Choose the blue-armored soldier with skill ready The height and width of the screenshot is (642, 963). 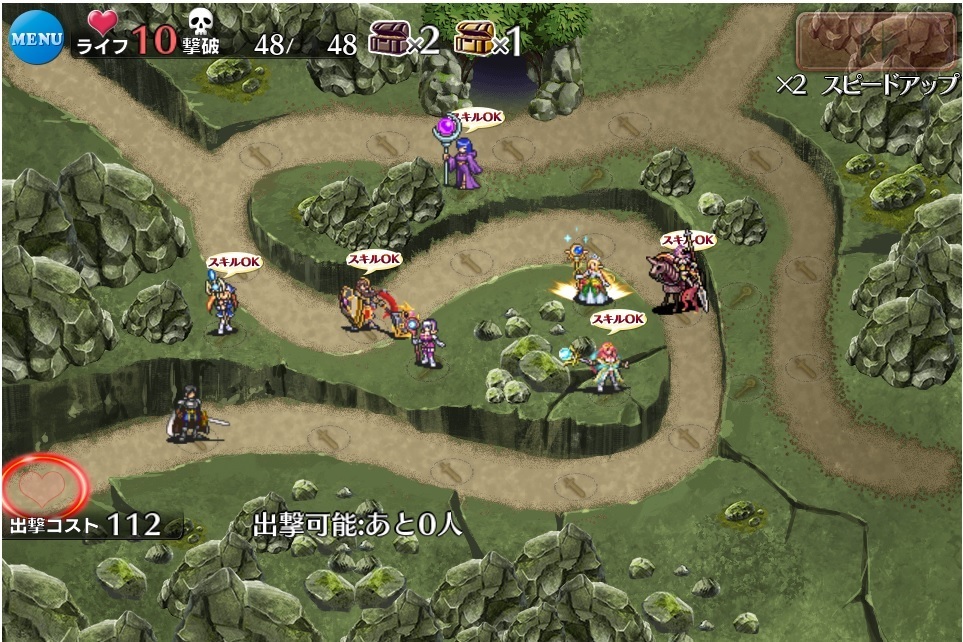tap(222, 303)
